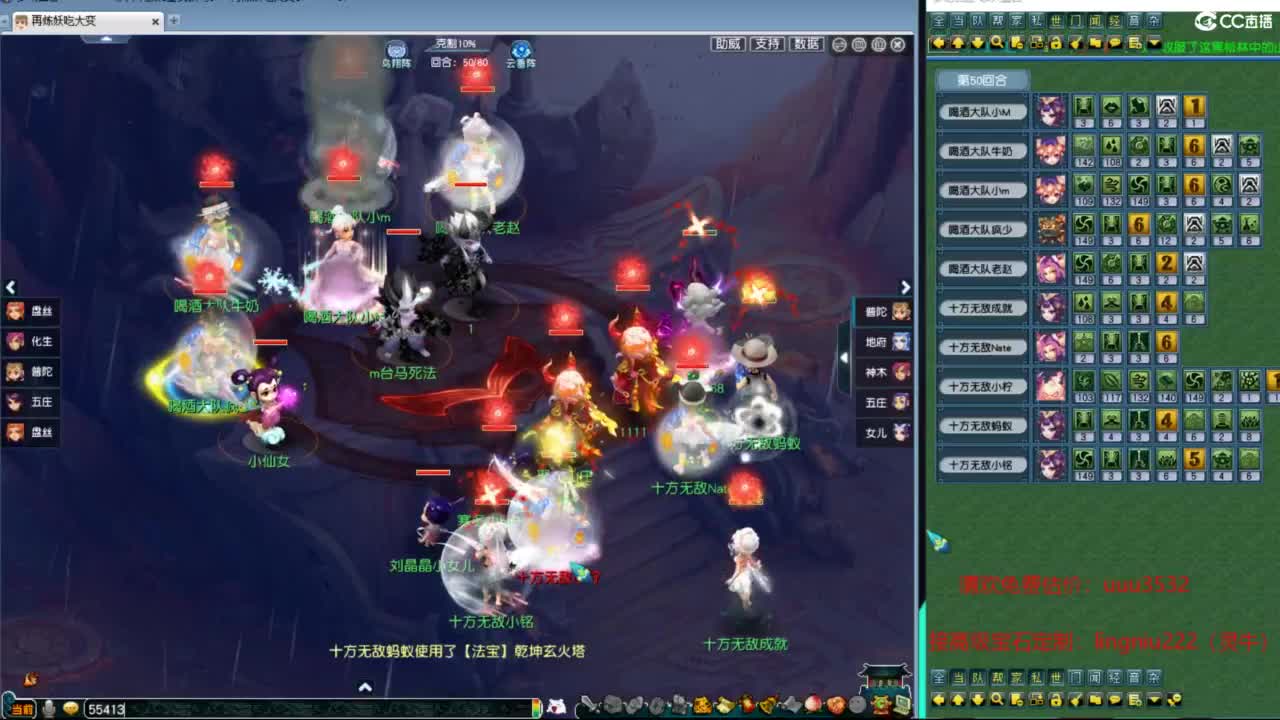This screenshot has height=720, width=1280.
Task: Click the sword icon in bottom toolbar
Action: tap(591, 705)
